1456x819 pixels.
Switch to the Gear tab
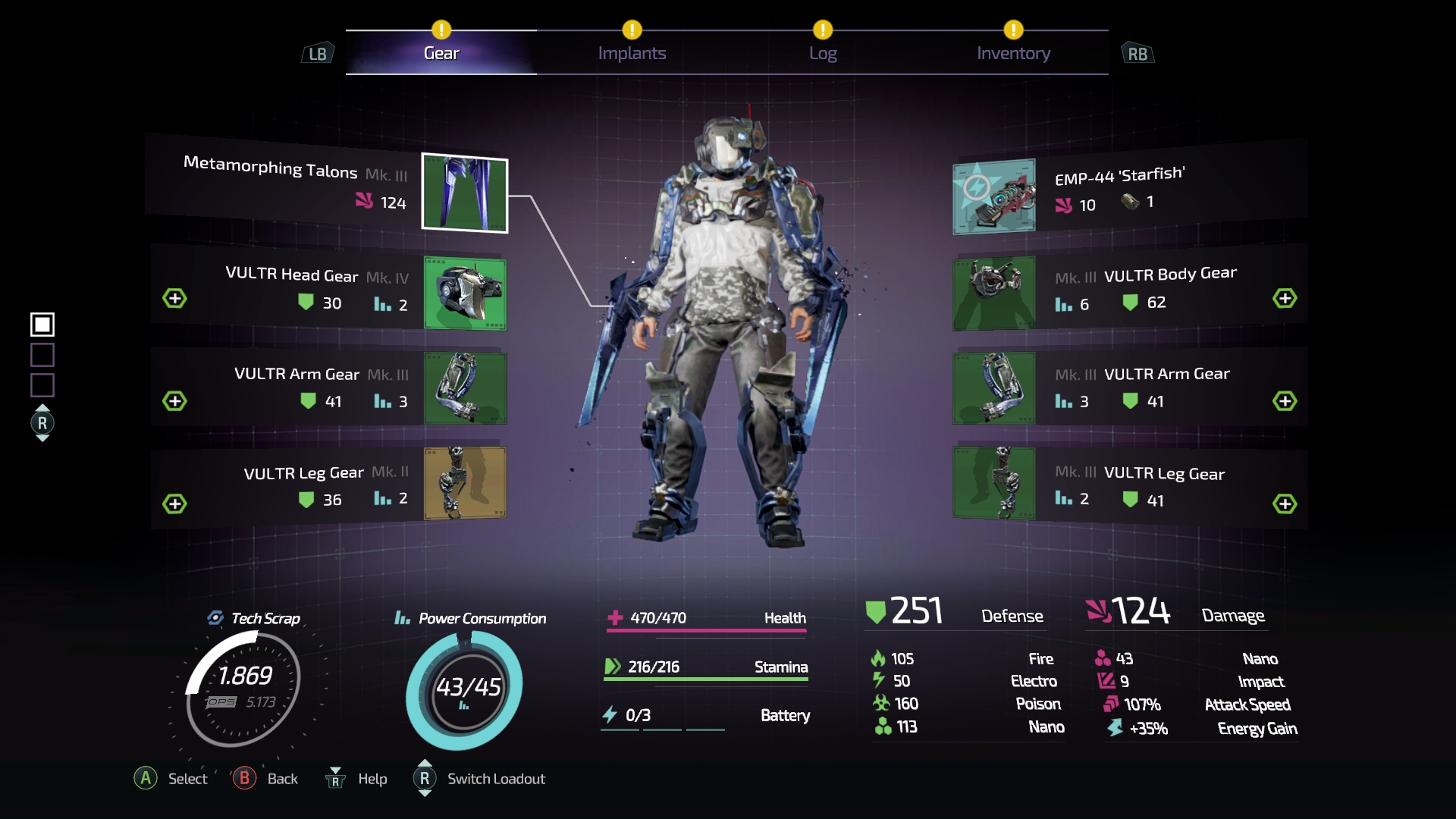tap(441, 53)
